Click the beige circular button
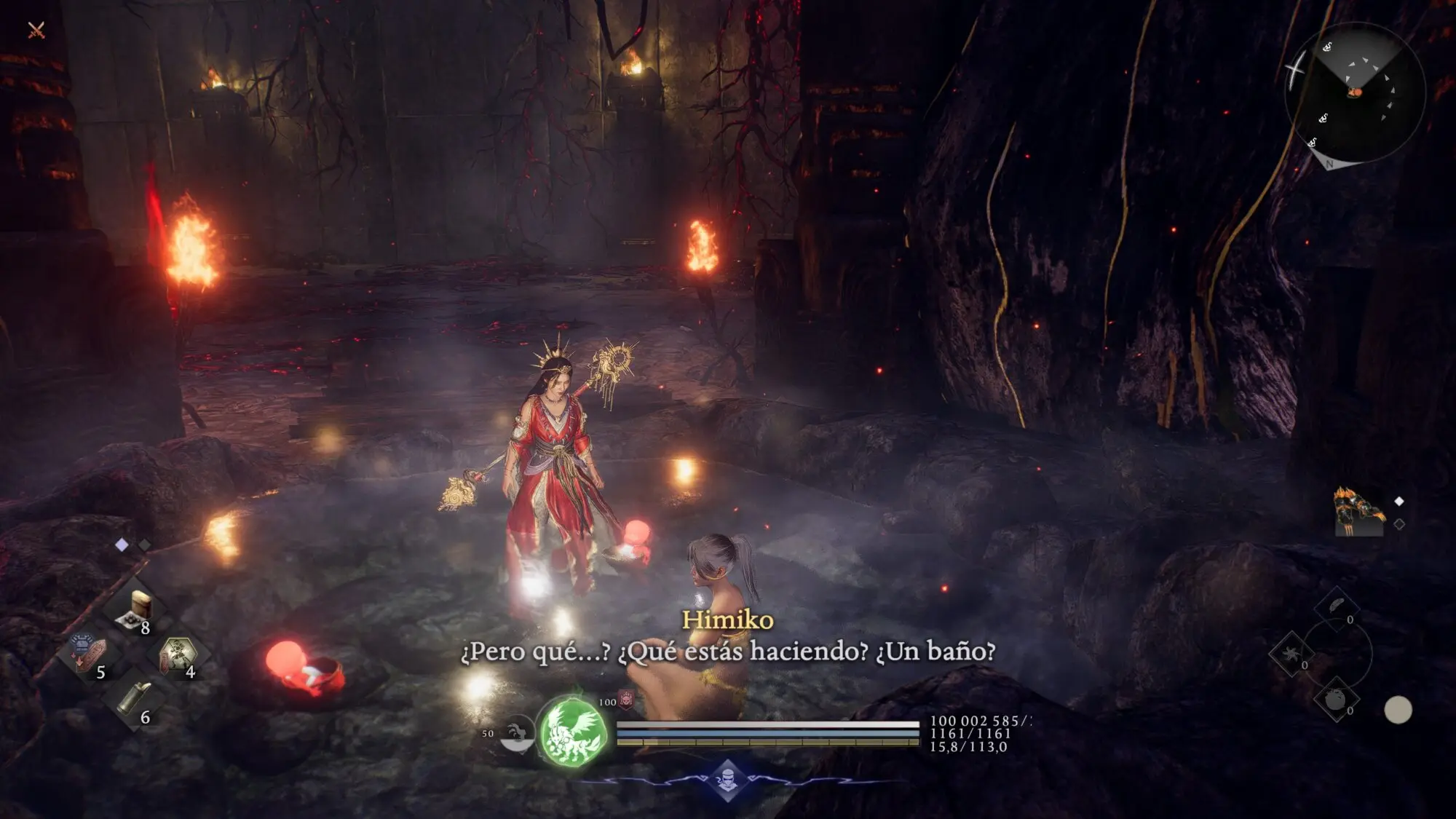The width and height of the screenshot is (1456, 819). [x=1397, y=710]
